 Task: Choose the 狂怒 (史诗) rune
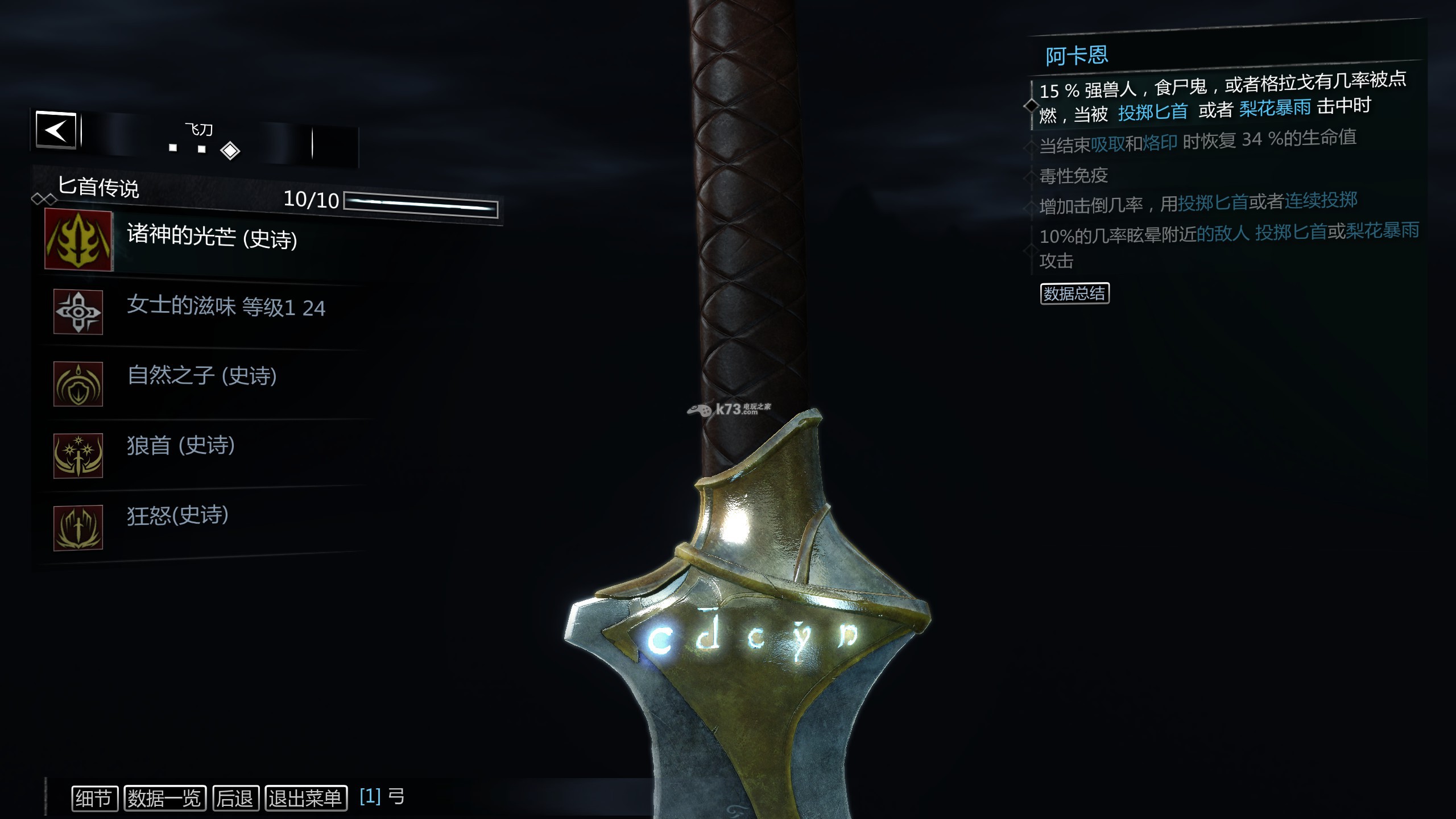point(177,516)
